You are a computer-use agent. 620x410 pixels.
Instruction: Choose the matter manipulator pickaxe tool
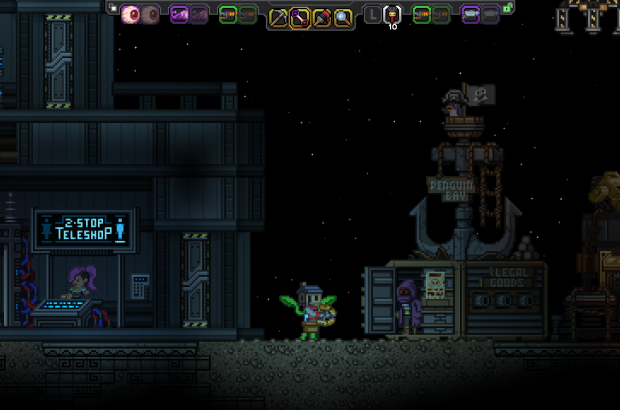tap(278, 17)
